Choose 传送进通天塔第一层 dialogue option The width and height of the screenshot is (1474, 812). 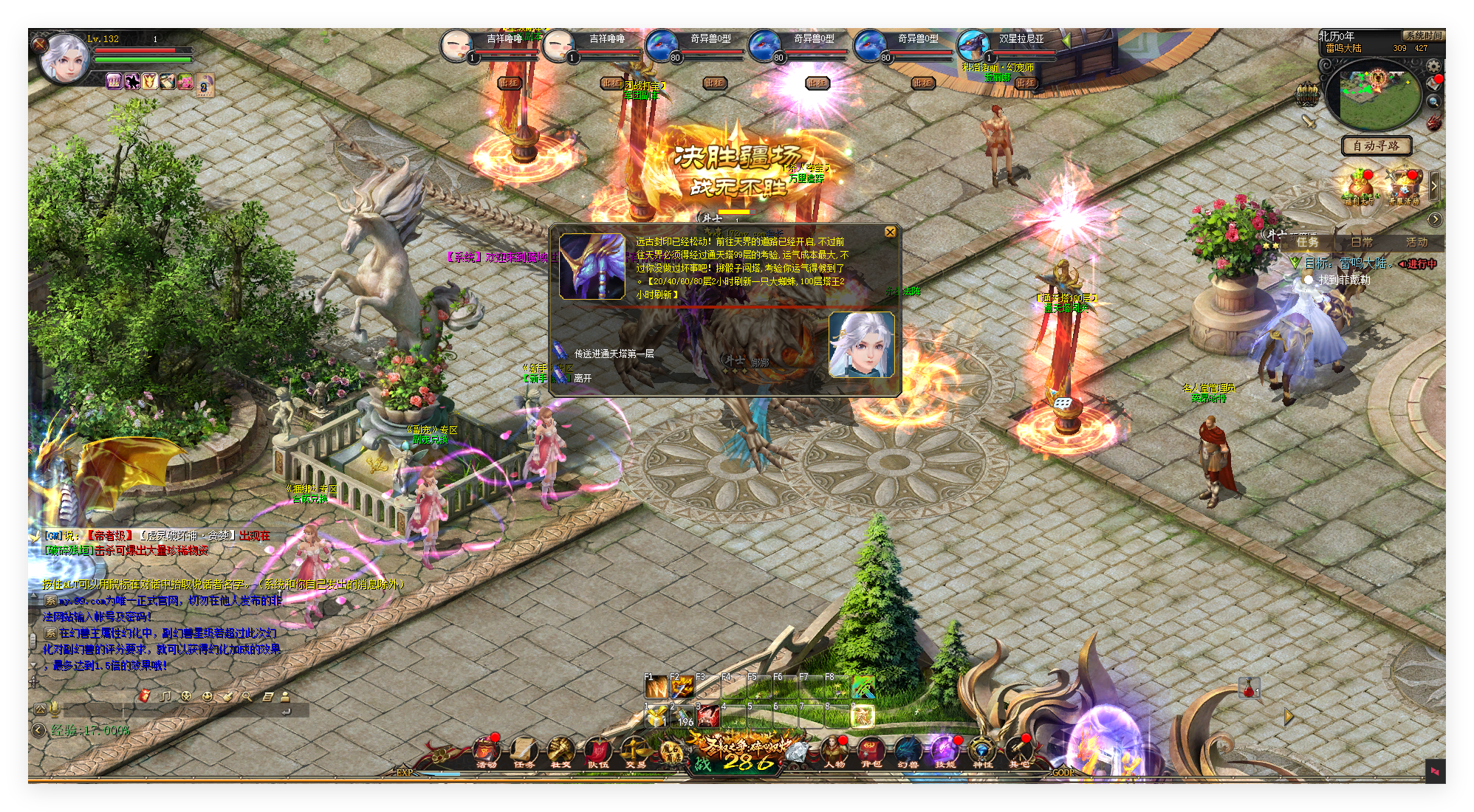point(614,354)
